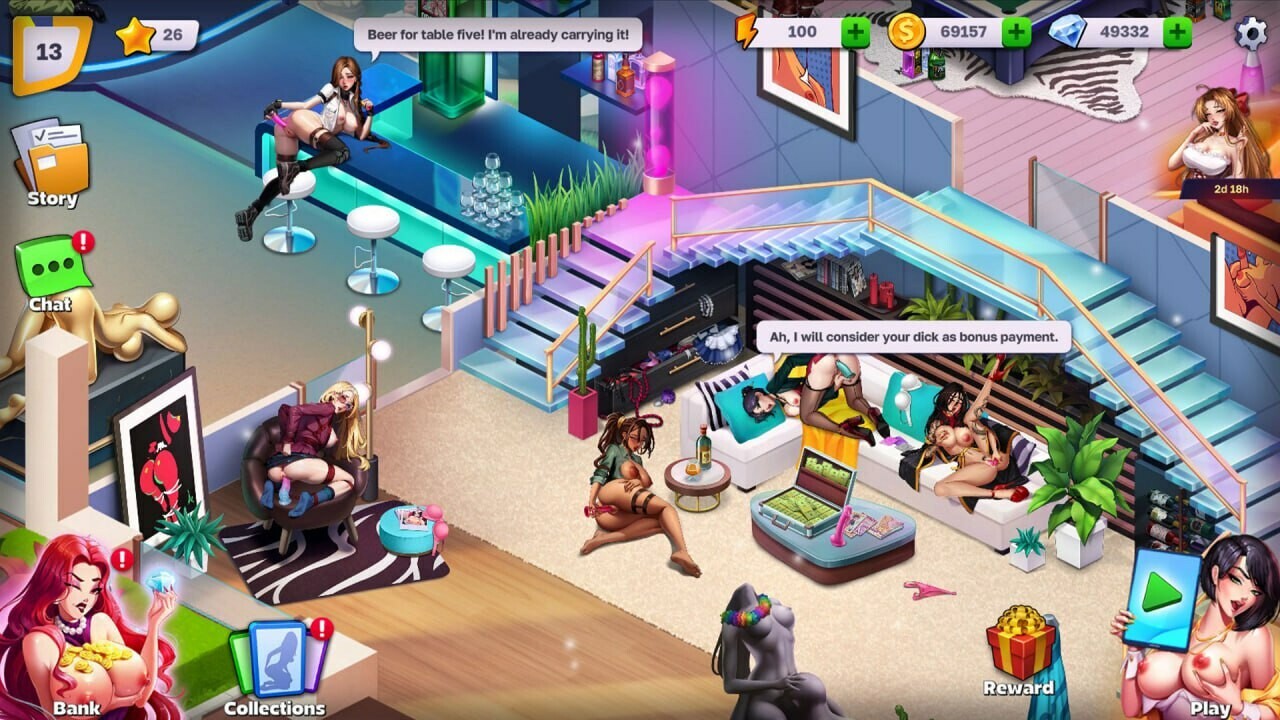The height and width of the screenshot is (720, 1280).
Task: Dismiss the beer delivery speech bubble
Action: pyautogui.click(x=498, y=31)
